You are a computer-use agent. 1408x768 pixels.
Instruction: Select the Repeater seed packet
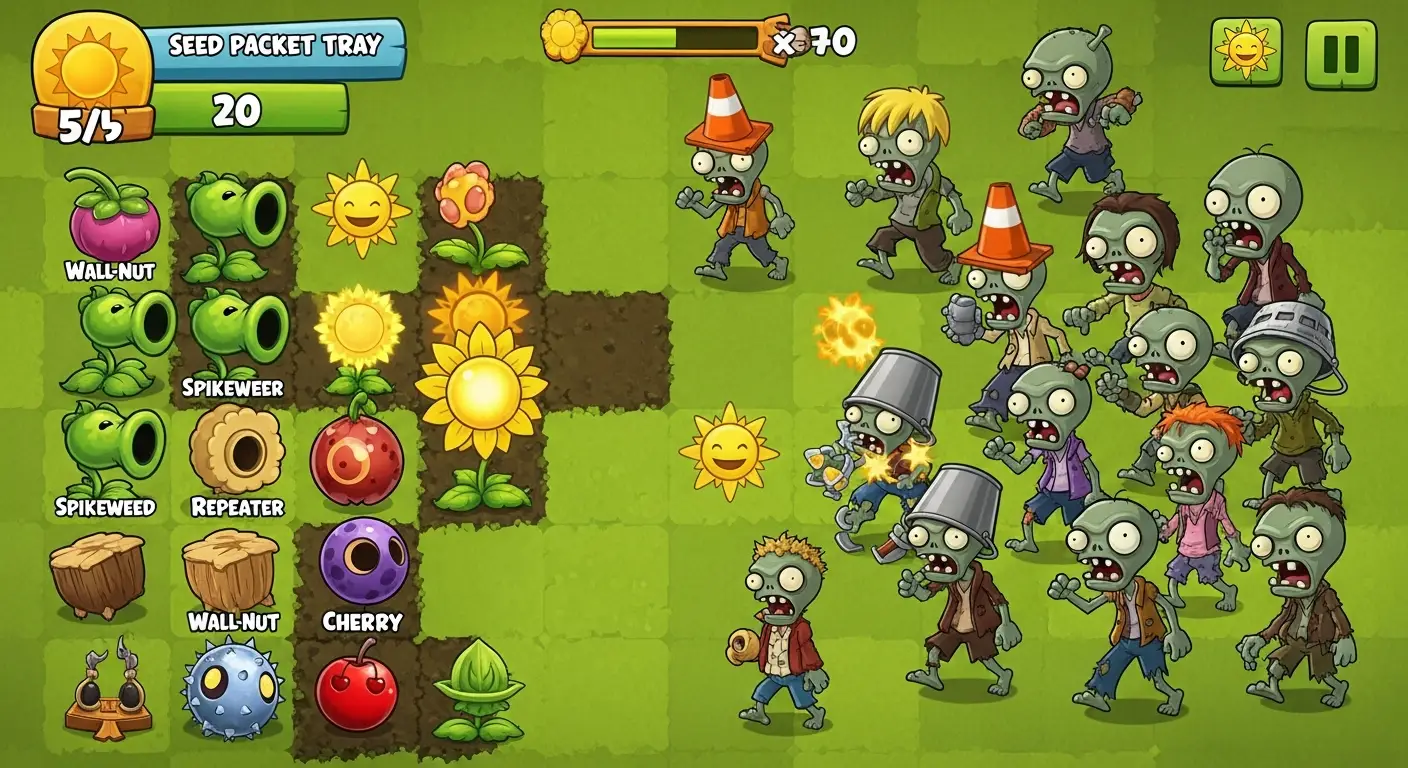point(236,450)
